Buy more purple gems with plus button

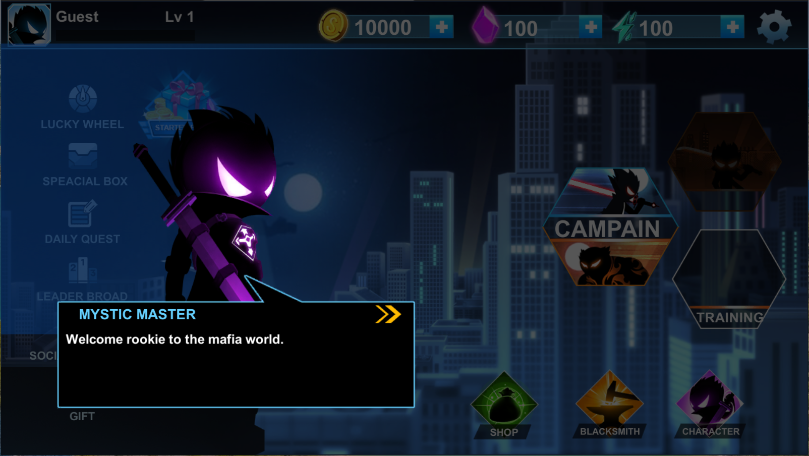590,27
